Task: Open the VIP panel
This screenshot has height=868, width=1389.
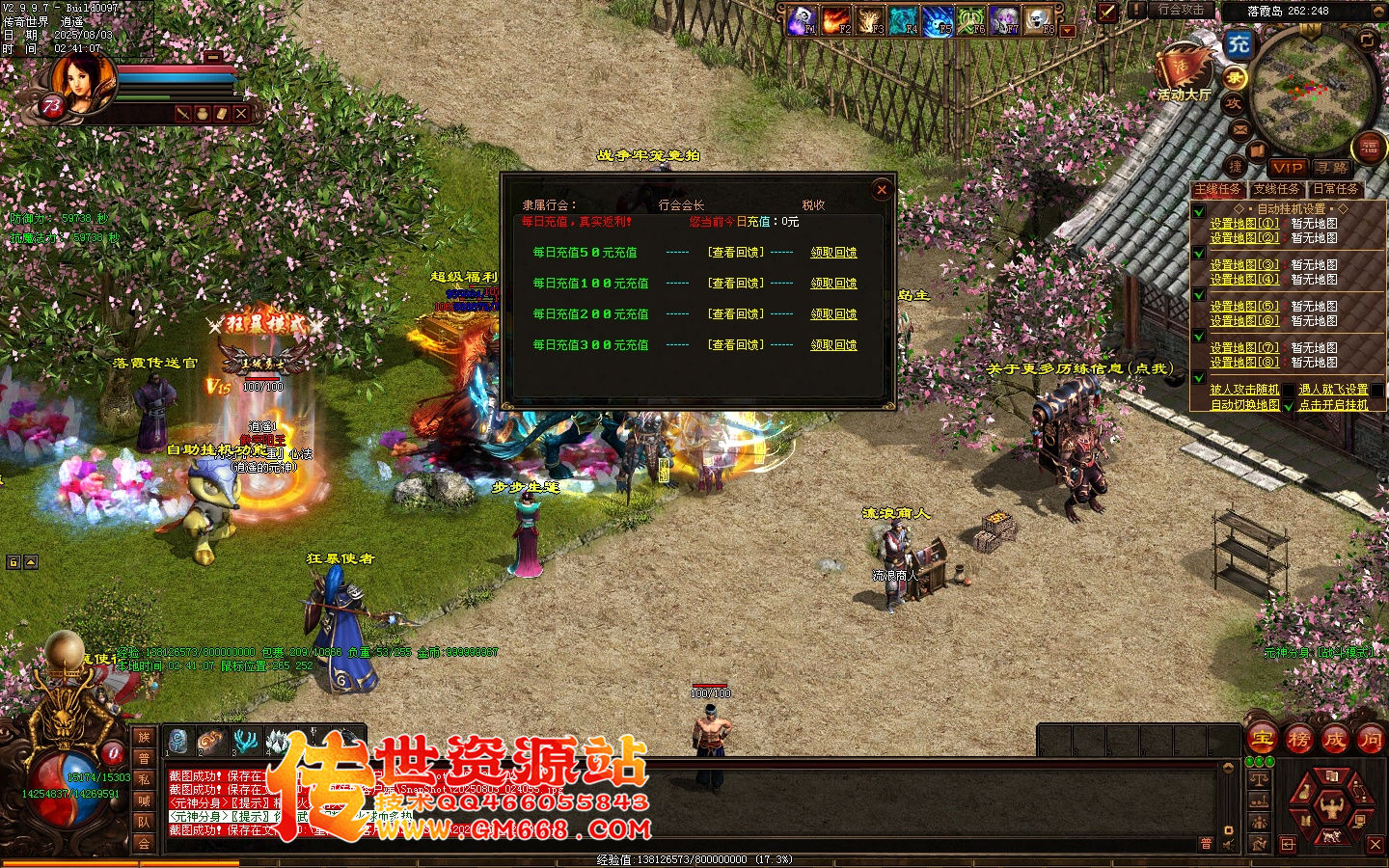Action: tap(1287, 168)
